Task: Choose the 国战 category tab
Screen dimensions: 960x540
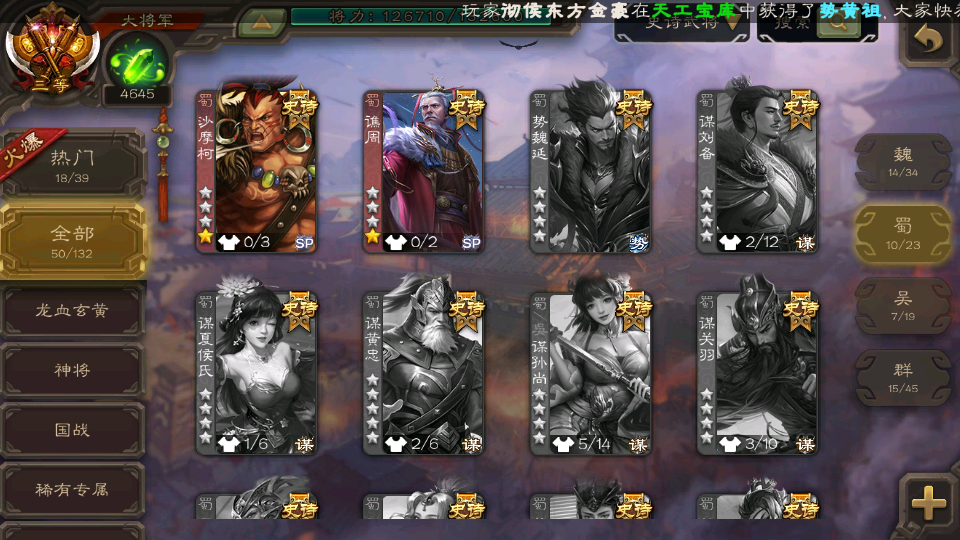Action: click(x=72, y=430)
